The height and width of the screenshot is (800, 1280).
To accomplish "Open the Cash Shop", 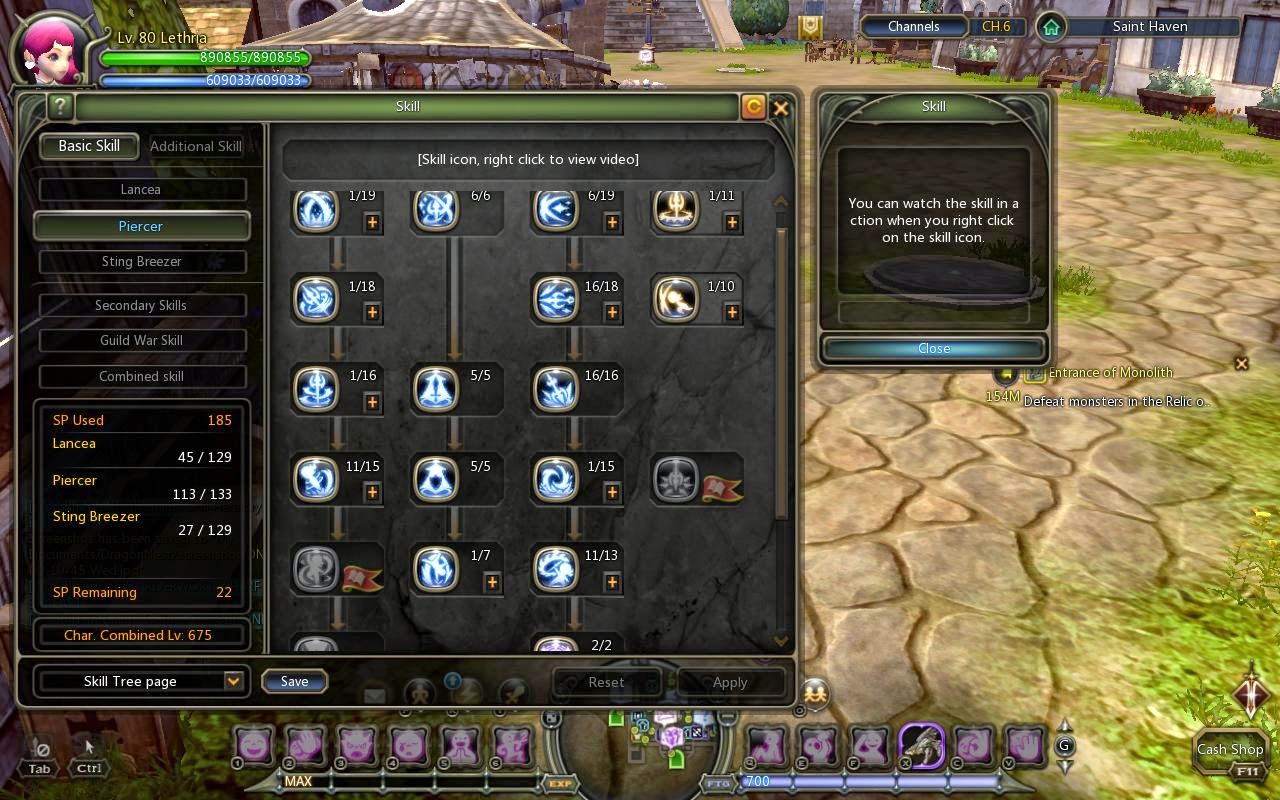I will pyautogui.click(x=1230, y=749).
